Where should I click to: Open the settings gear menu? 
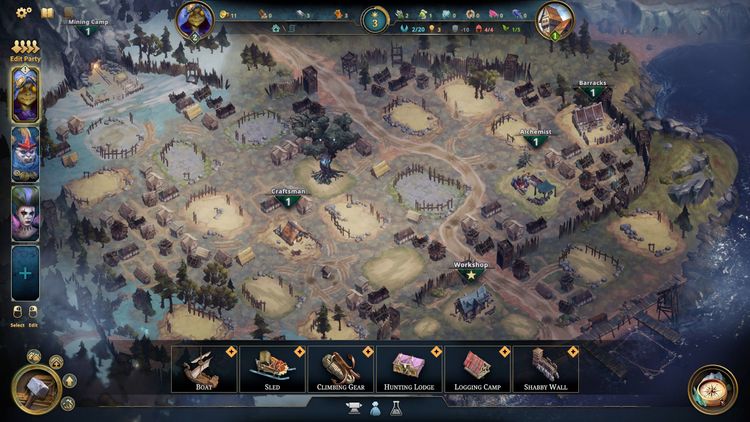point(23,13)
